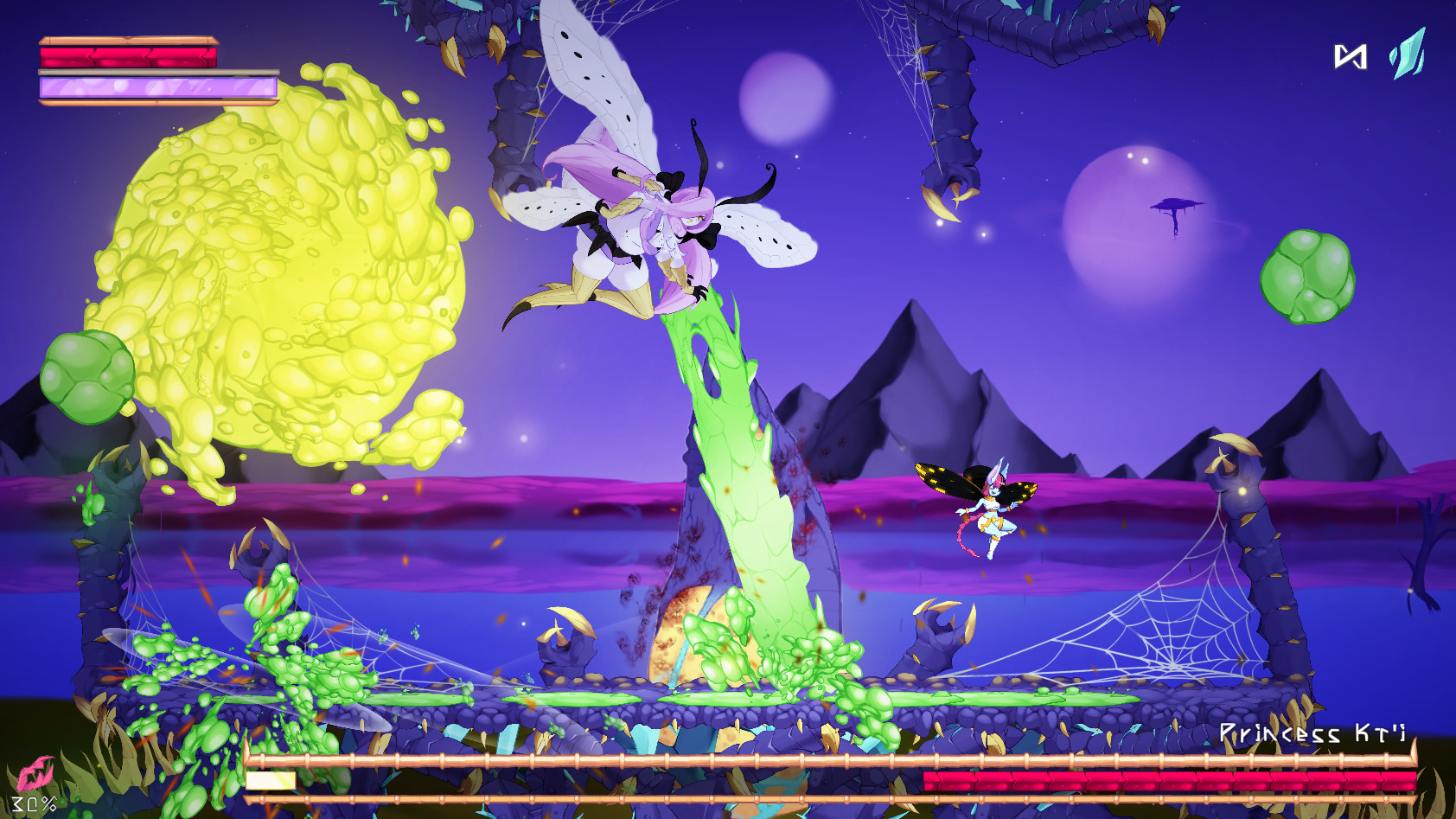
Task: Select Princess Kt'i the flying fairy character
Action: pyautogui.click(x=994, y=510)
